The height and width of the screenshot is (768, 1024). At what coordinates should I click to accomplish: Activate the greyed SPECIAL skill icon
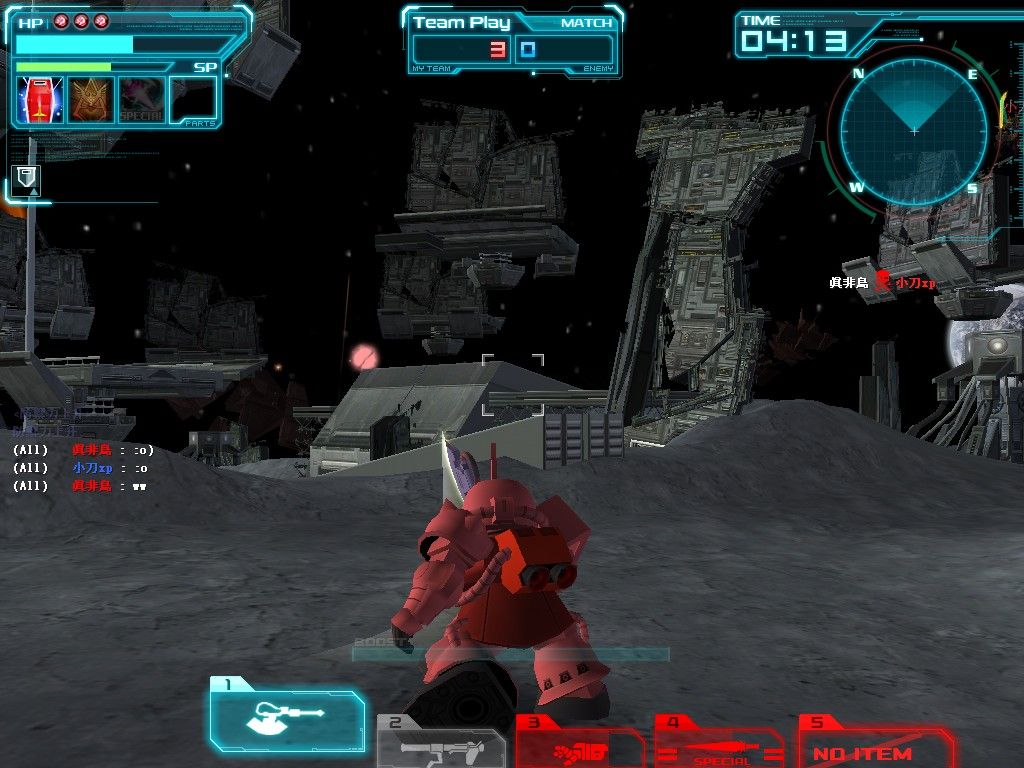click(x=142, y=100)
